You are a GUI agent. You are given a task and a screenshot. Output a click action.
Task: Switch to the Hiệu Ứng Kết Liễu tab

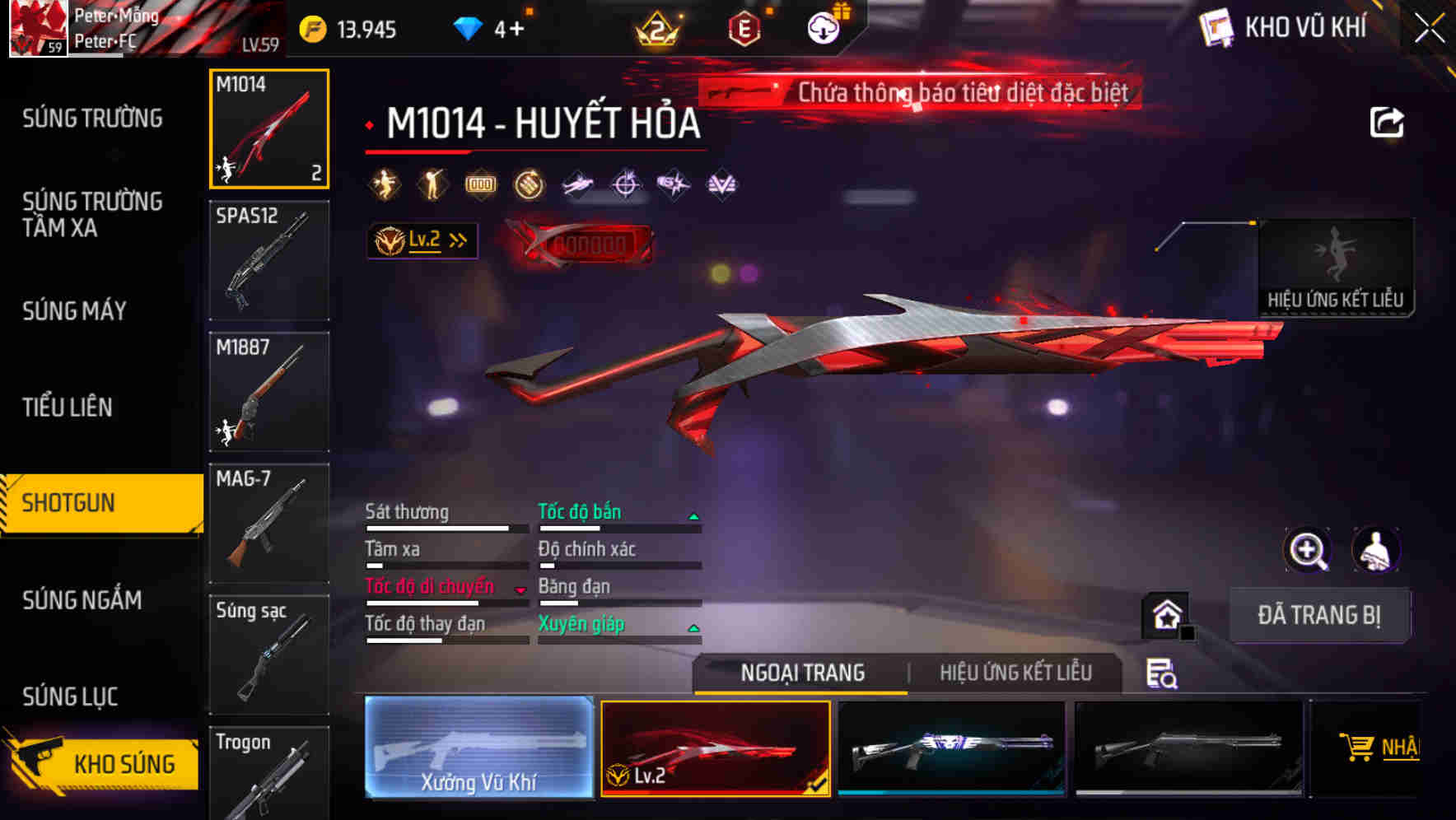pyautogui.click(x=1016, y=673)
